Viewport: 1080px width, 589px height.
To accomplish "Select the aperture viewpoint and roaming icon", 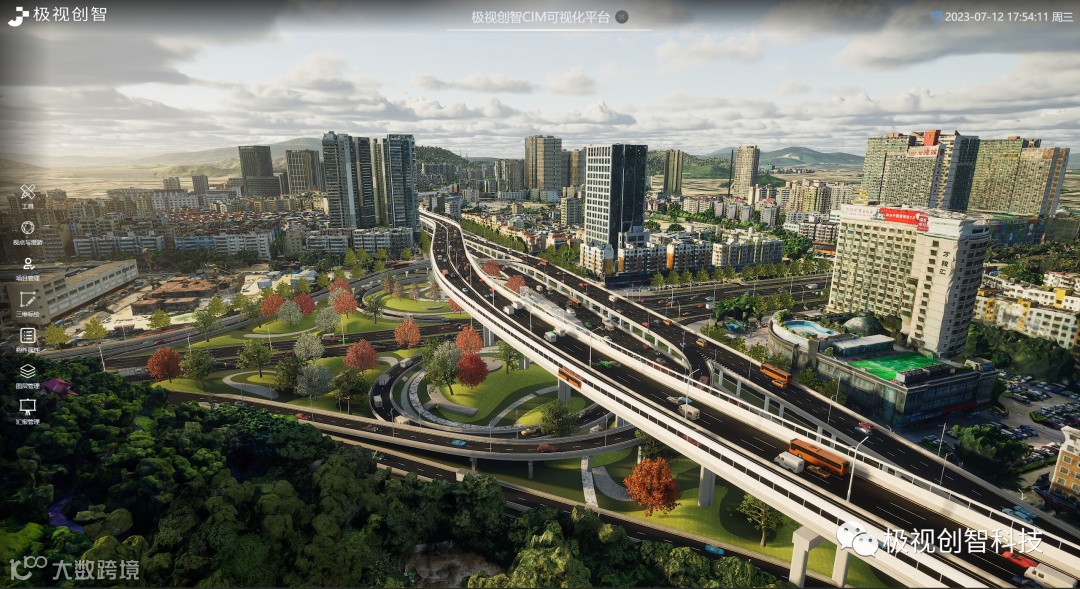I will pyautogui.click(x=28, y=228).
